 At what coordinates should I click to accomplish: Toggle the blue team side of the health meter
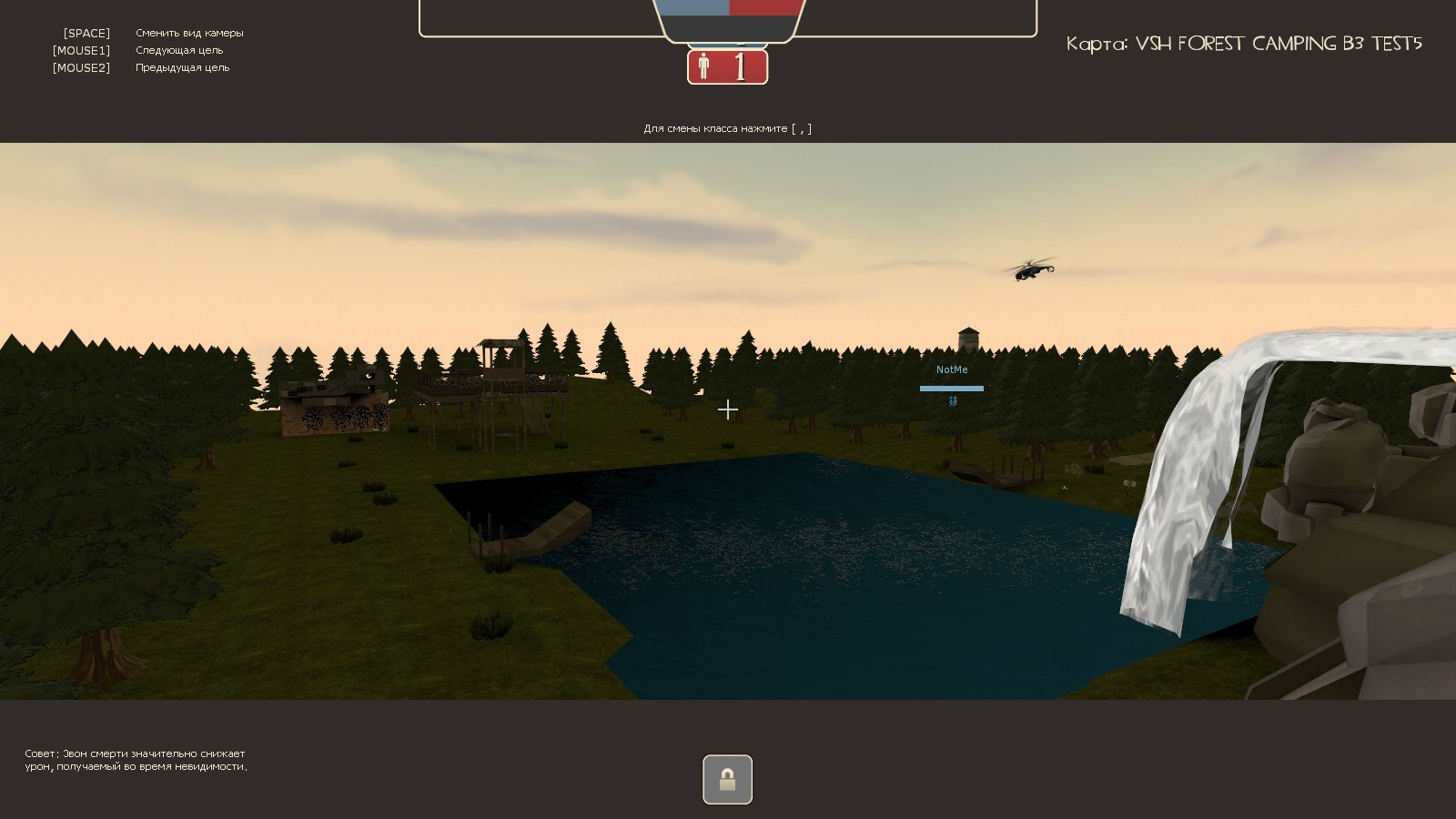pos(694,7)
